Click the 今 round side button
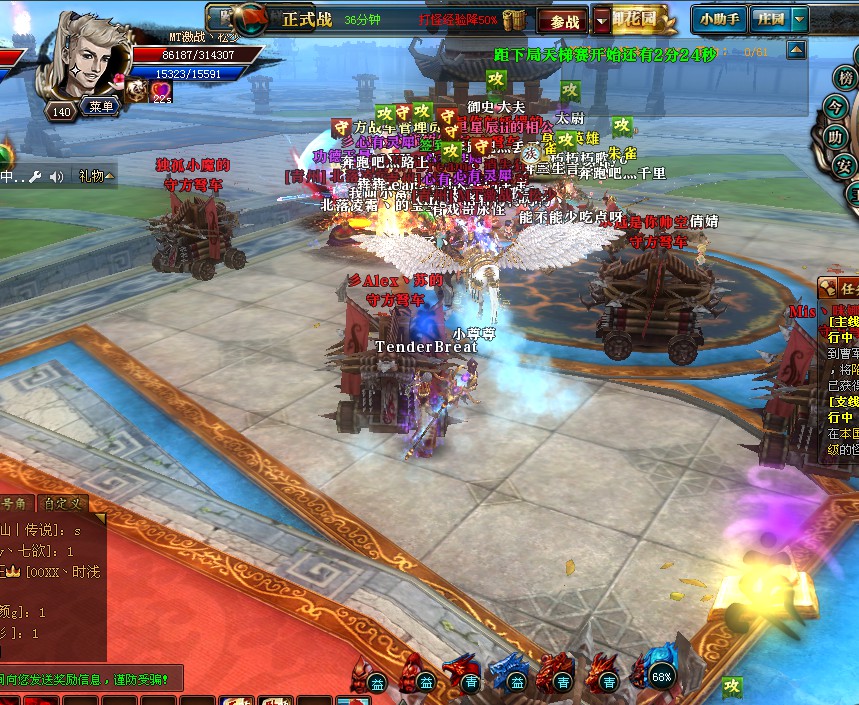Image resolution: width=859 pixels, height=705 pixels. tap(837, 106)
